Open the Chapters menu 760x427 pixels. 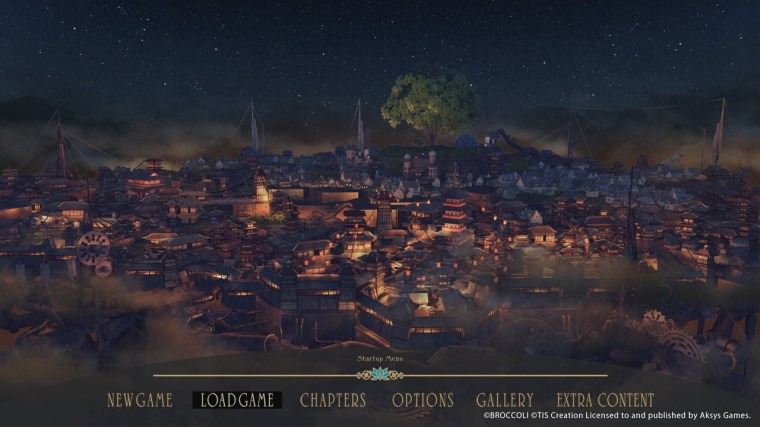[333, 400]
